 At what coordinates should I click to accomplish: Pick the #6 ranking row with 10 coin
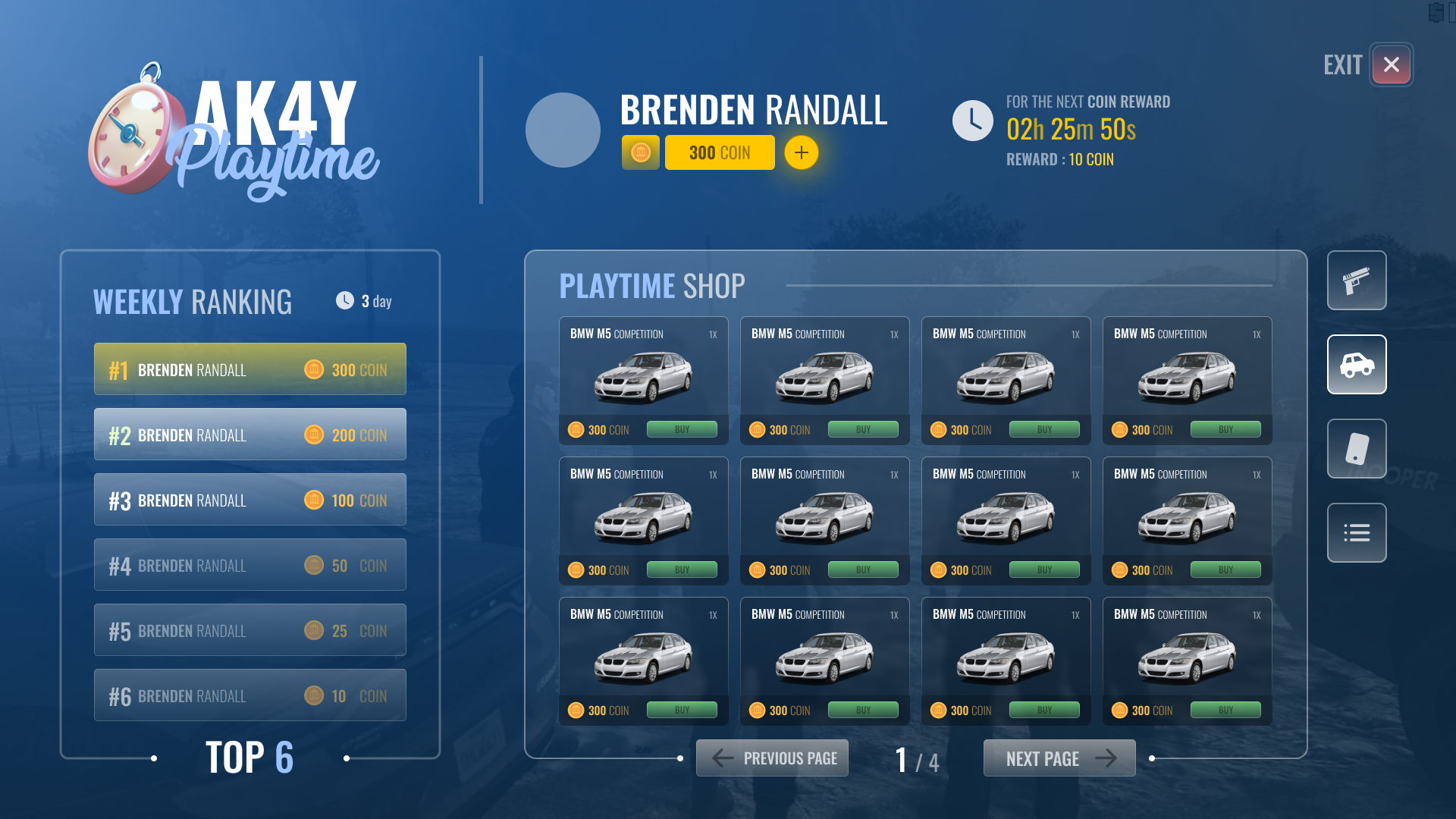click(249, 695)
